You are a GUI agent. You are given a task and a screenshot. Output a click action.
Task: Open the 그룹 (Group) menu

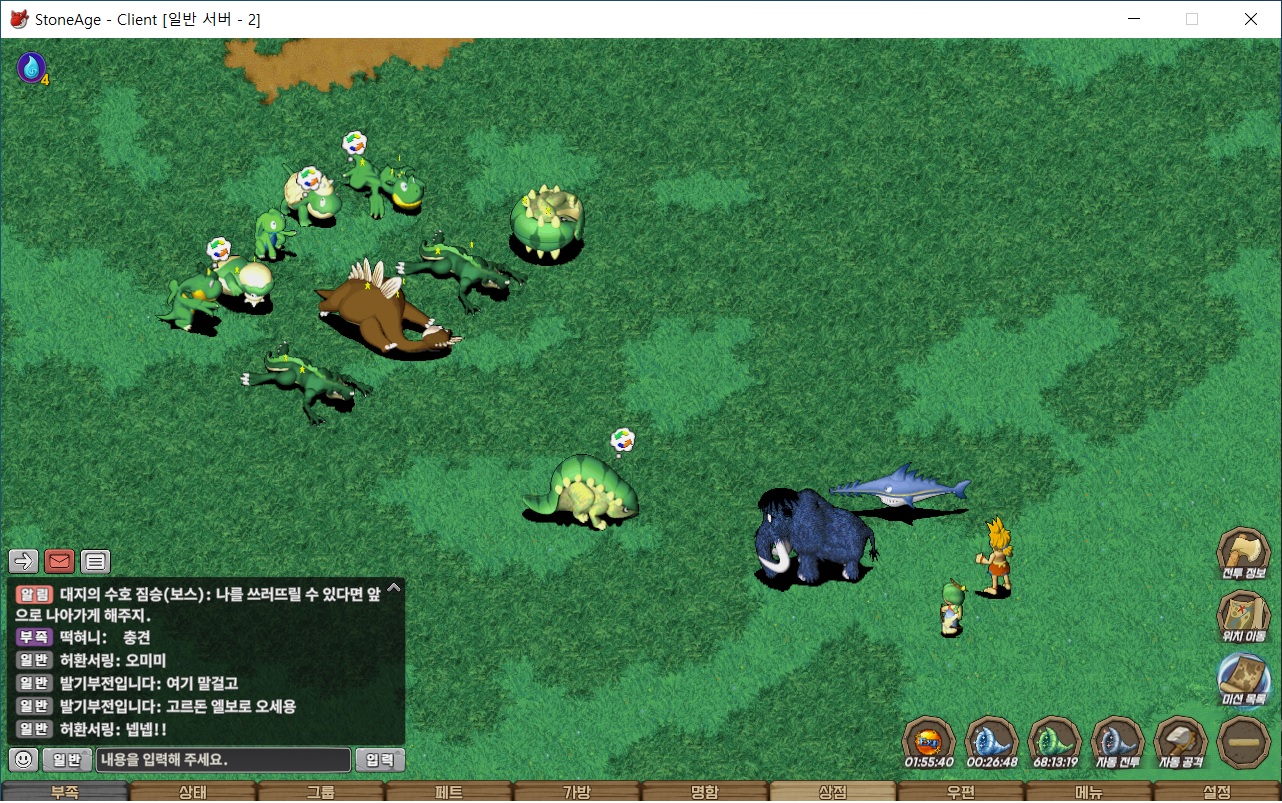pyautogui.click(x=320, y=792)
